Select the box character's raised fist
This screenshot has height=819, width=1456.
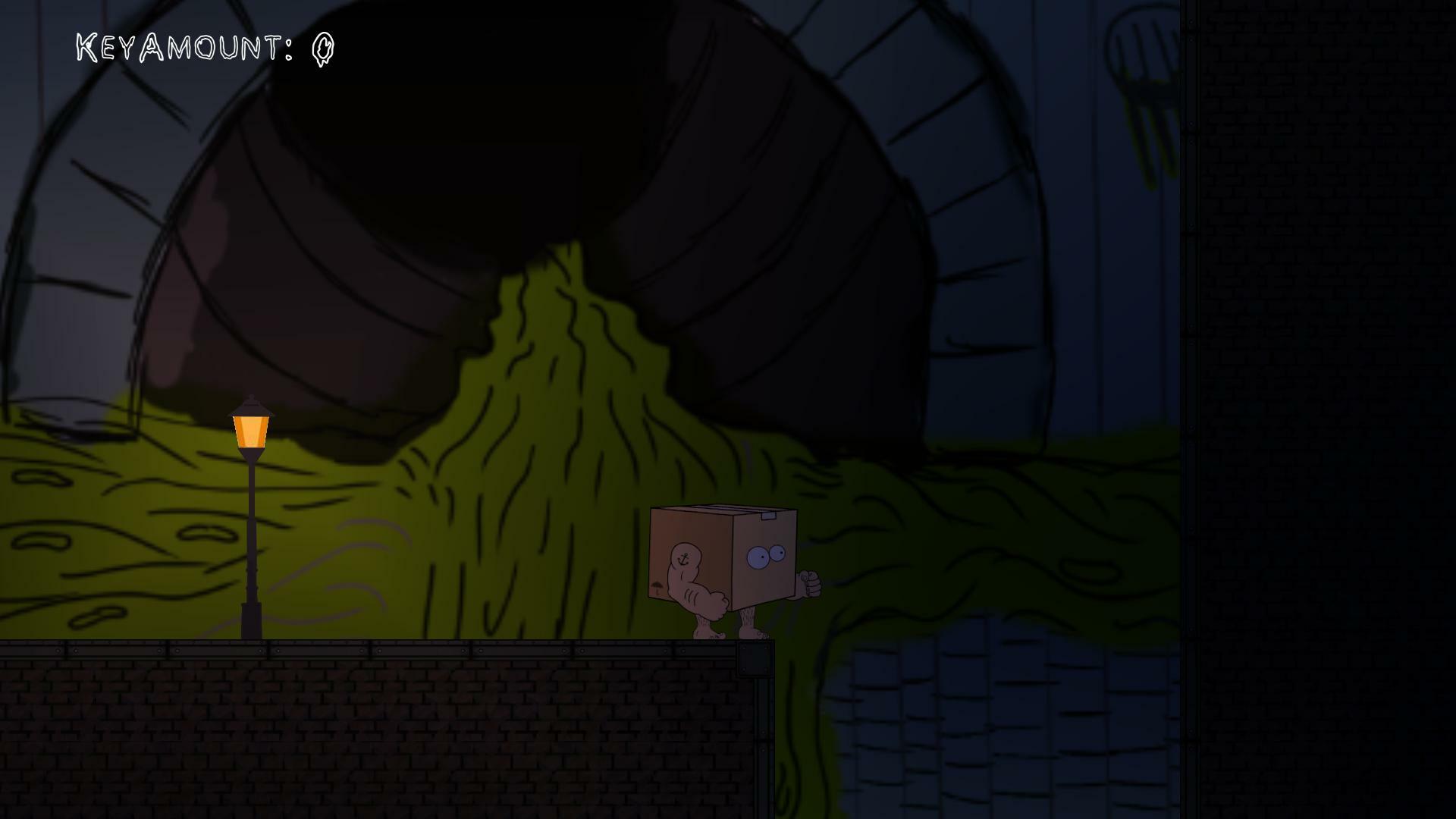(811, 581)
